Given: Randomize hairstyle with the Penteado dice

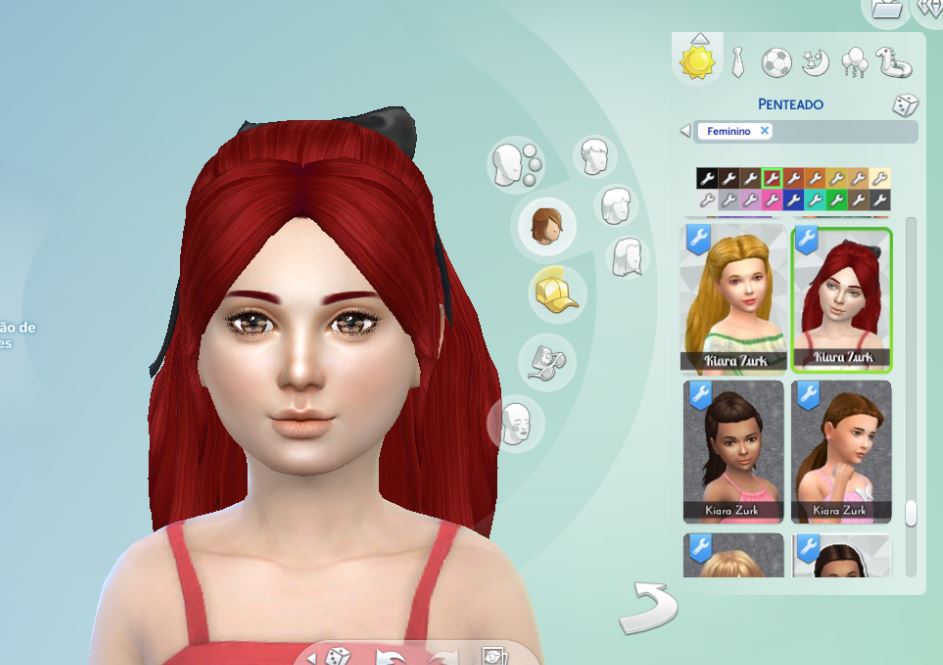Looking at the screenshot, I should coord(905,105).
